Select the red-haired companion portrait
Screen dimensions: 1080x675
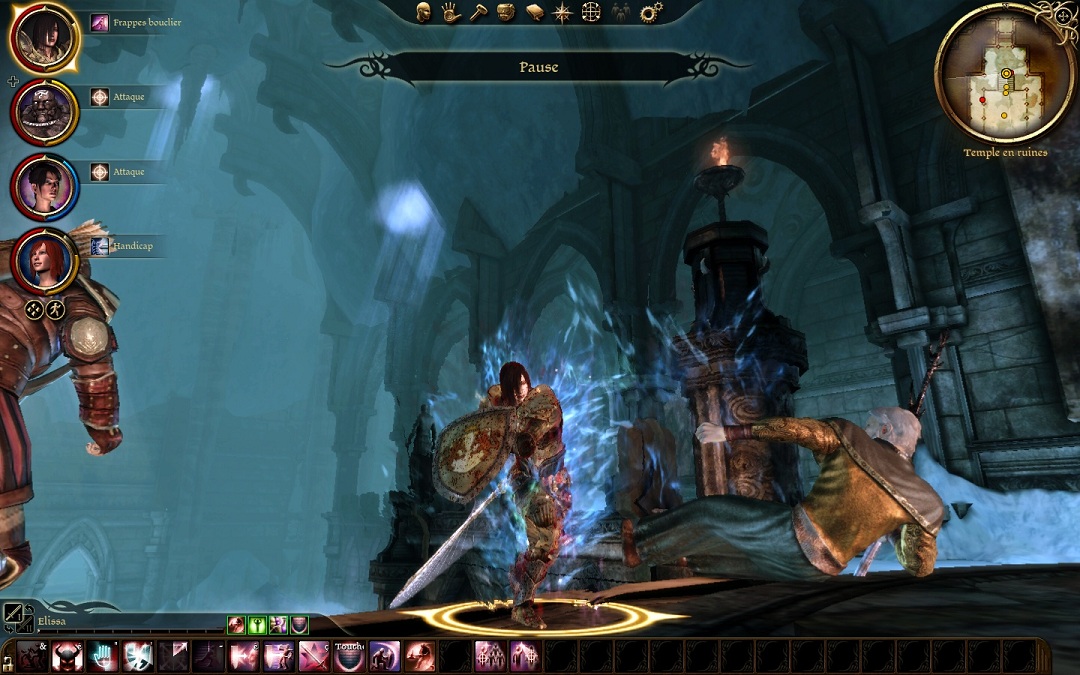click(44, 260)
